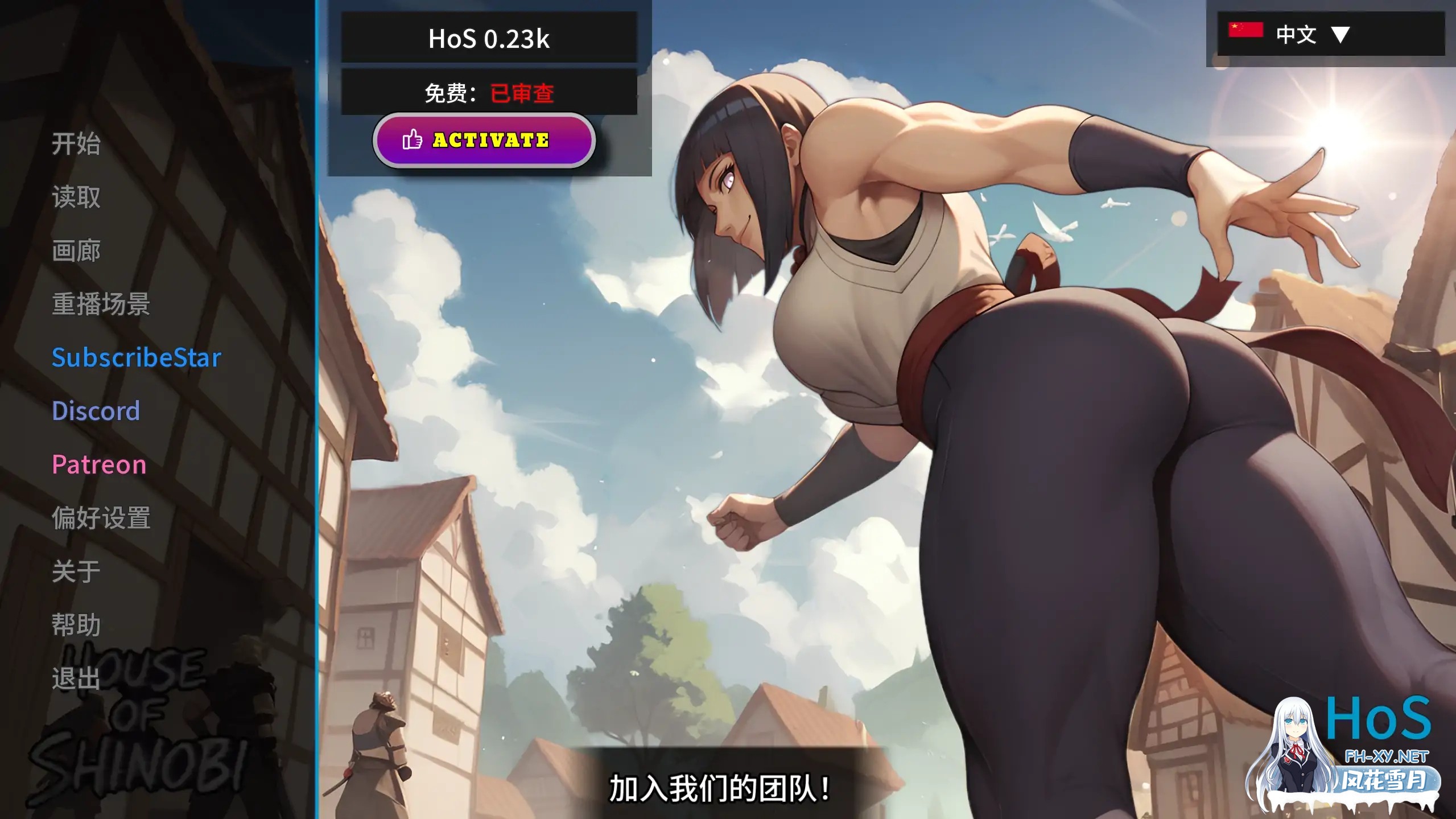
Task: Open the SubscribeStar link
Action: pyautogui.click(x=136, y=357)
